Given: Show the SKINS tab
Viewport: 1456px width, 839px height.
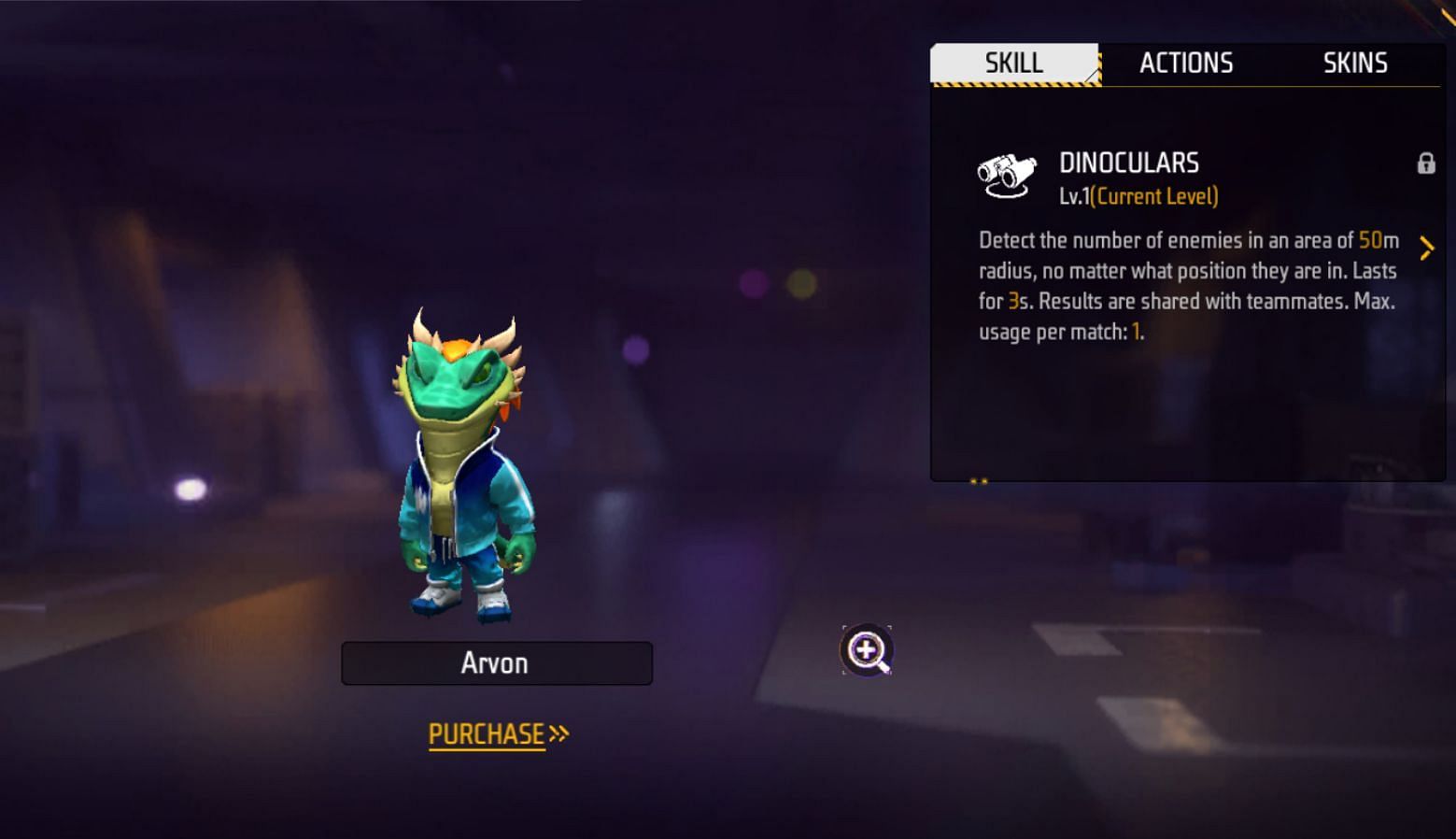Looking at the screenshot, I should pyautogui.click(x=1355, y=64).
